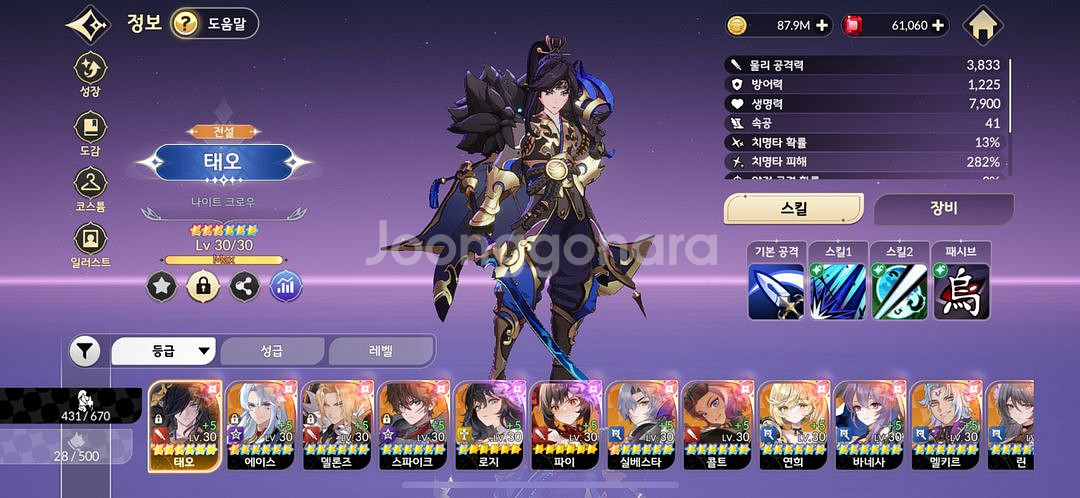
Task: View the 일러스트 illustration
Action: 91,243
